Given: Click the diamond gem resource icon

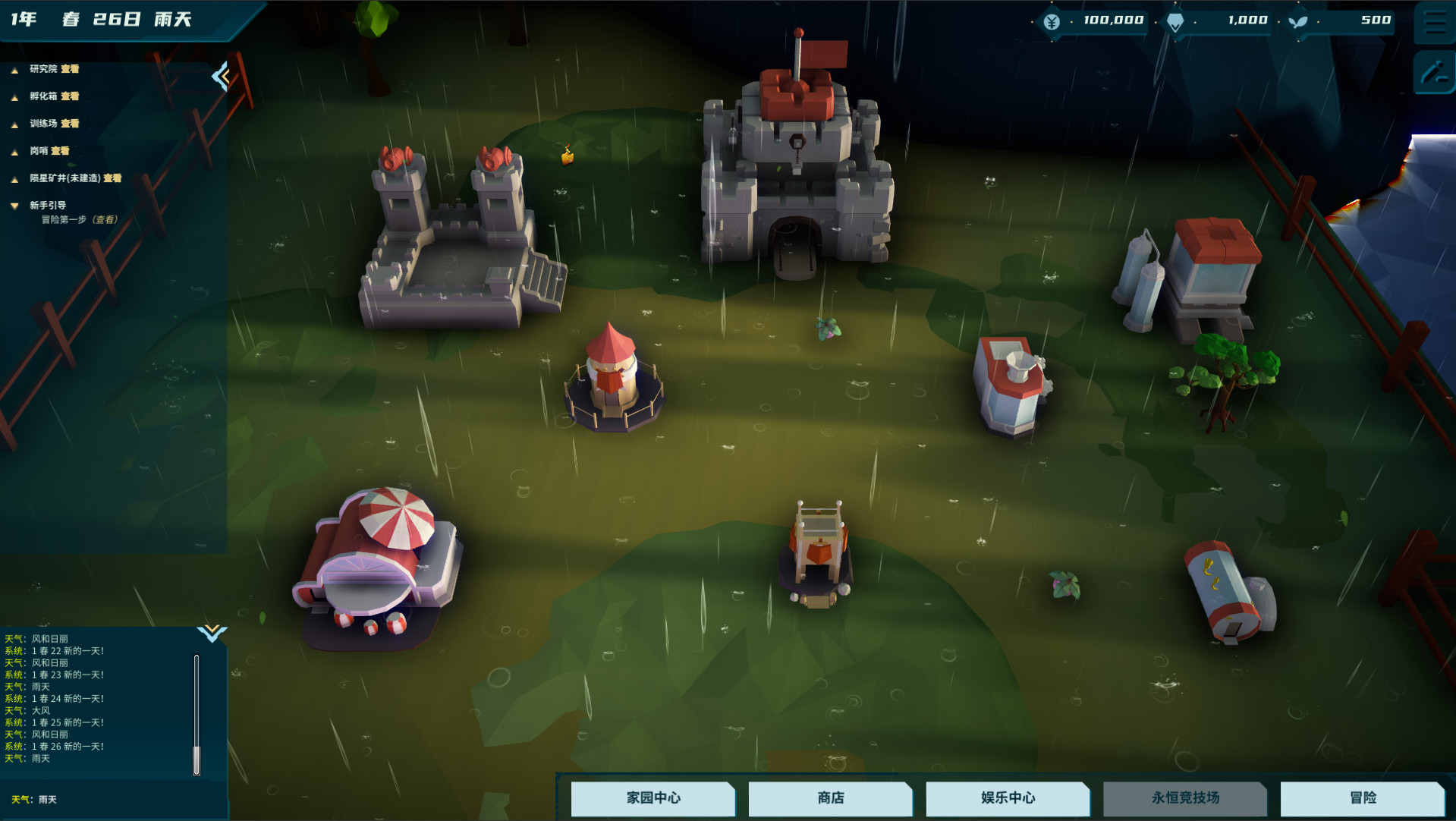Looking at the screenshot, I should 1175,21.
